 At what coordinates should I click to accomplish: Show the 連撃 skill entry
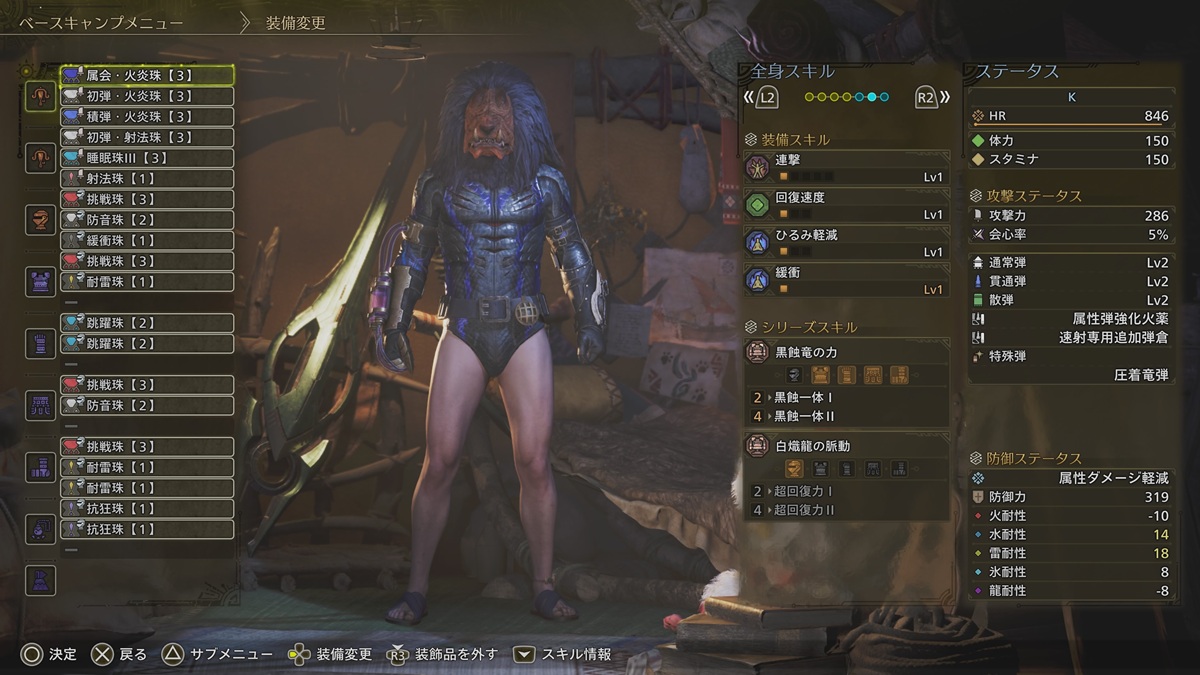tap(846, 167)
